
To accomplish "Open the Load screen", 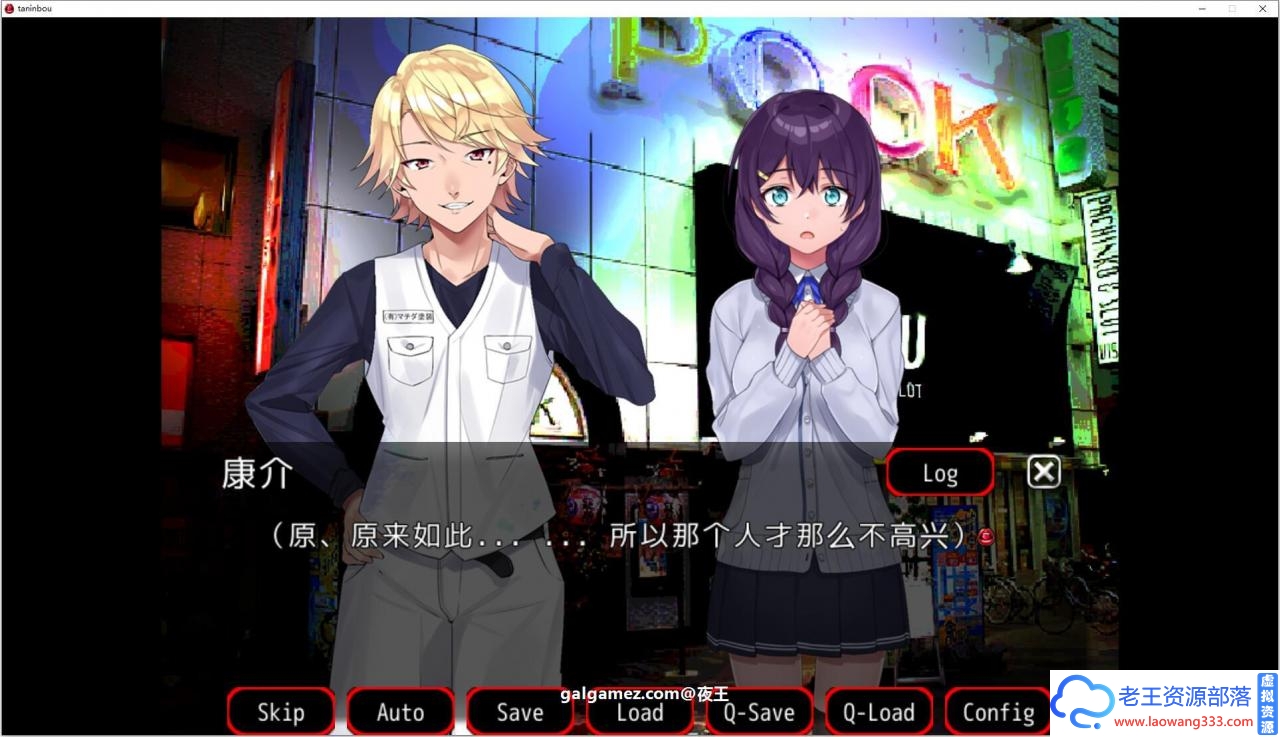I will pos(639,712).
